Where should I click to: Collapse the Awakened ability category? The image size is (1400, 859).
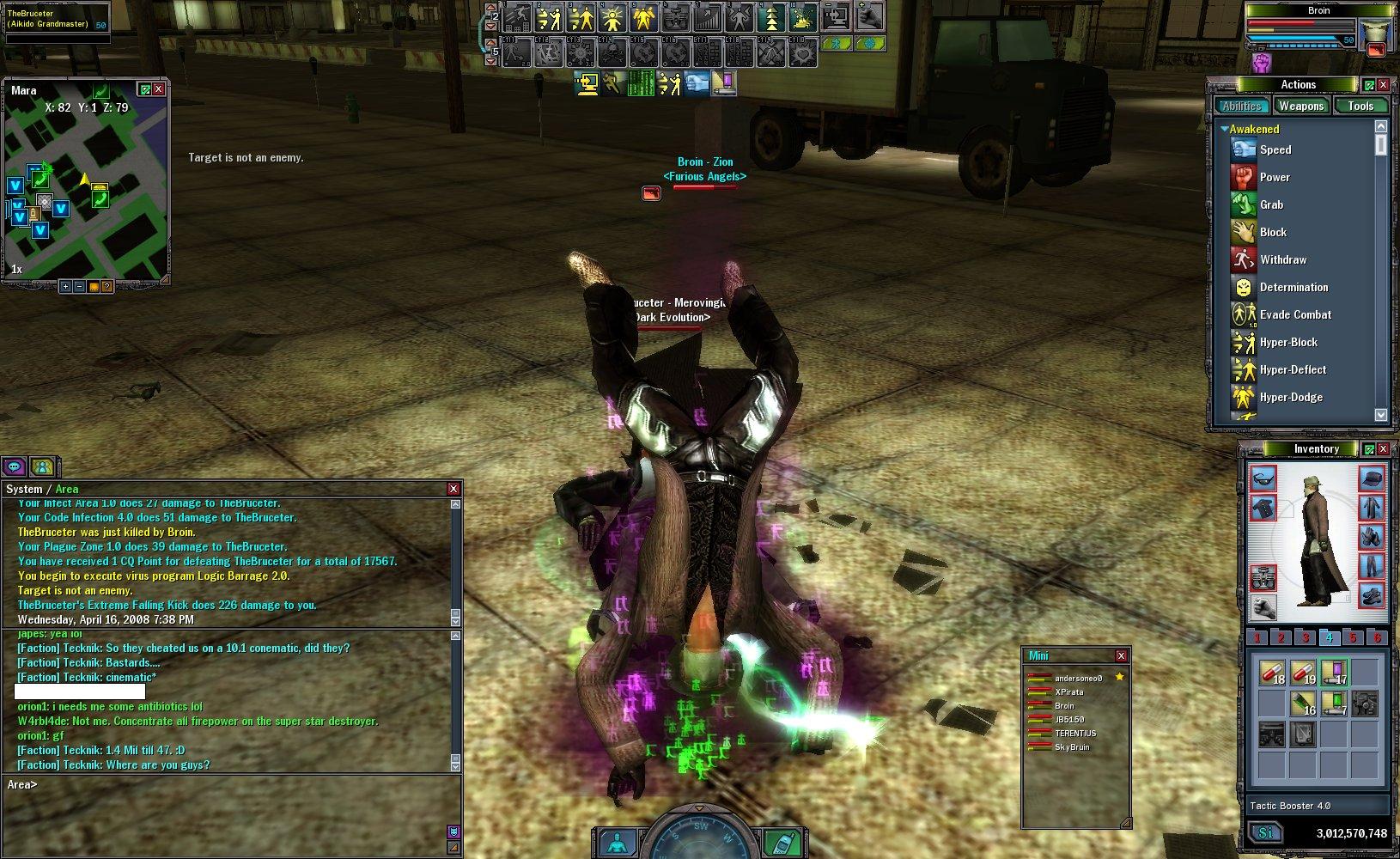(x=1224, y=129)
